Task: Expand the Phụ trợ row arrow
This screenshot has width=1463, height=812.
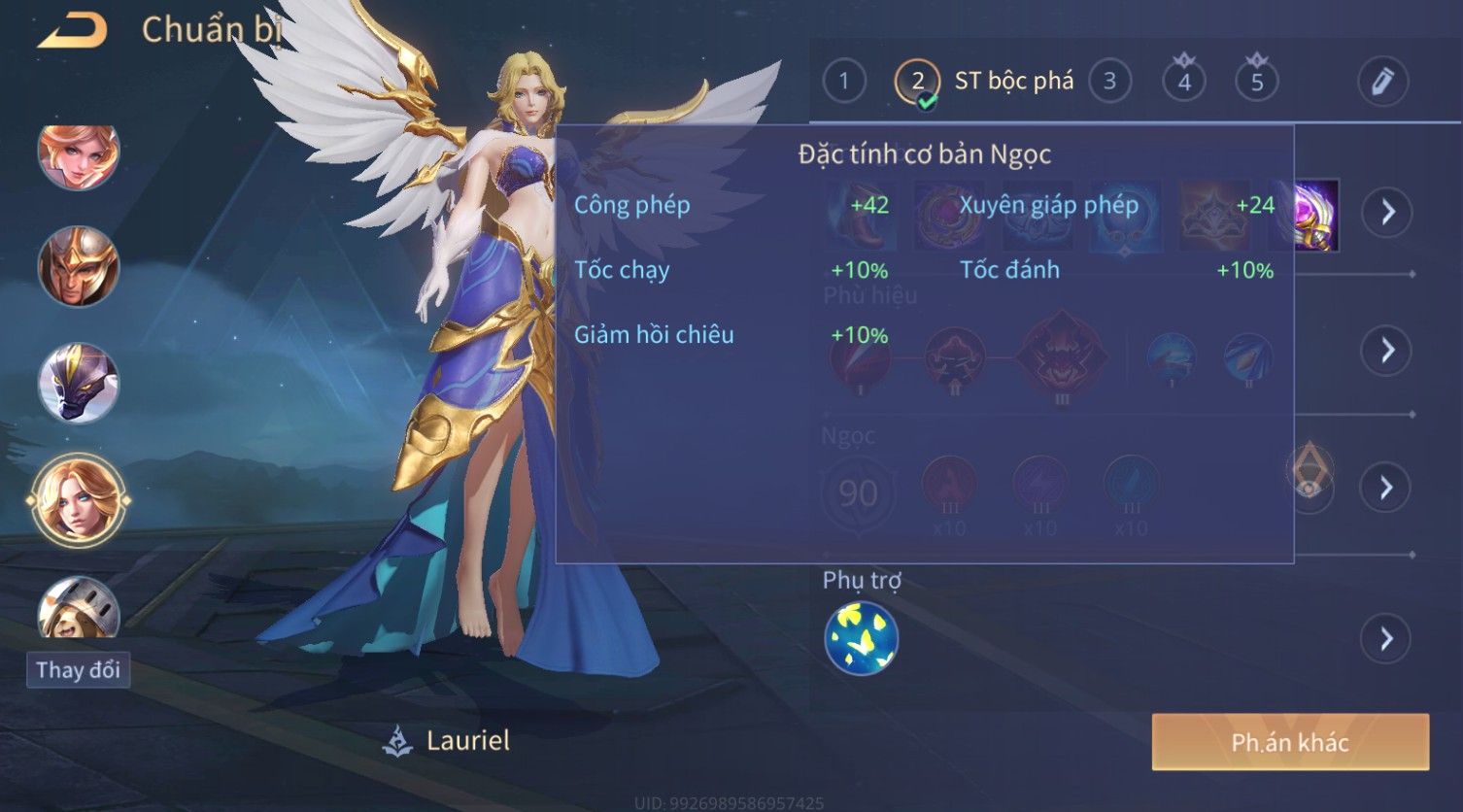Action: tap(1386, 638)
